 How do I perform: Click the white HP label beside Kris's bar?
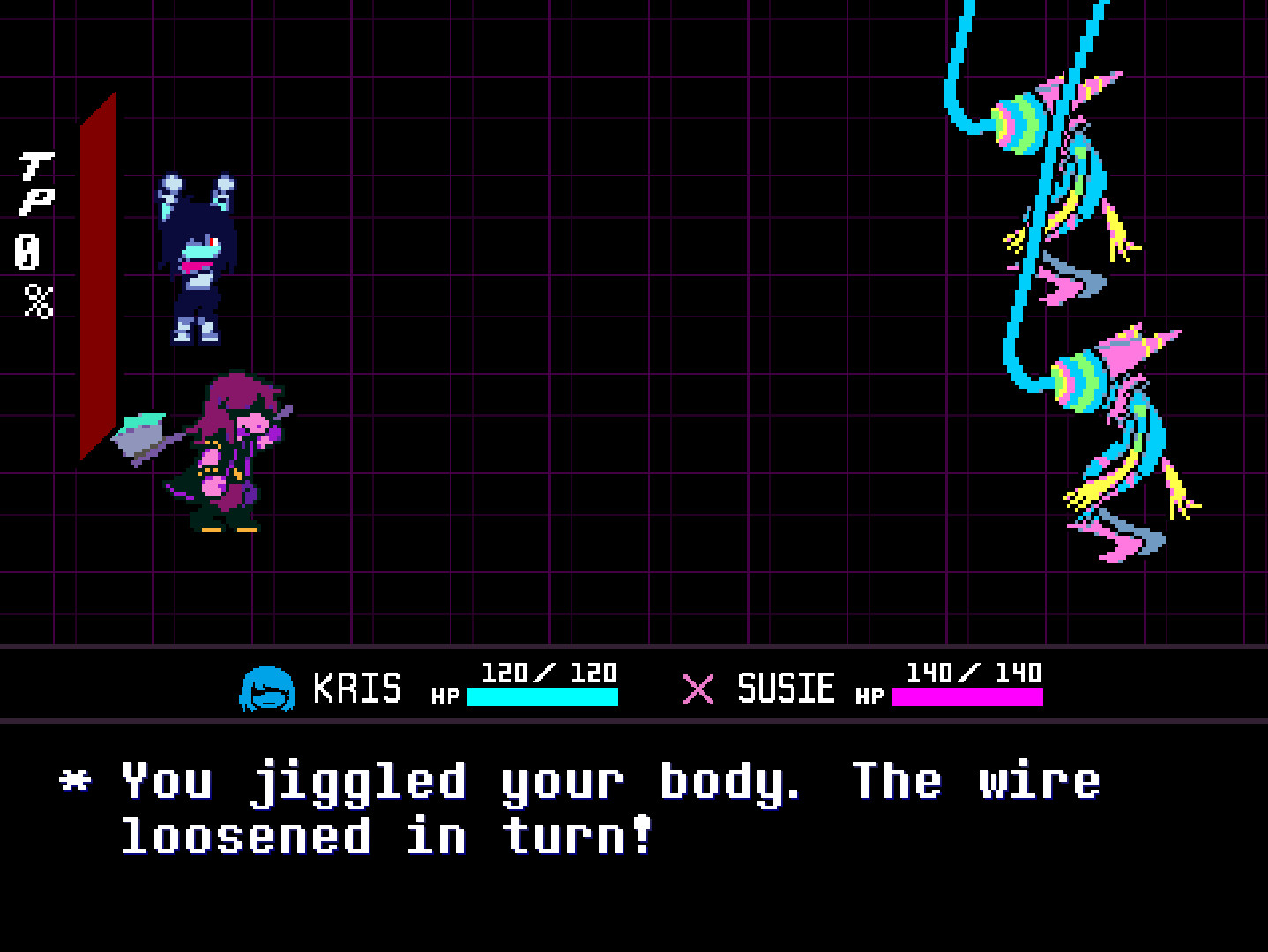[x=445, y=696]
